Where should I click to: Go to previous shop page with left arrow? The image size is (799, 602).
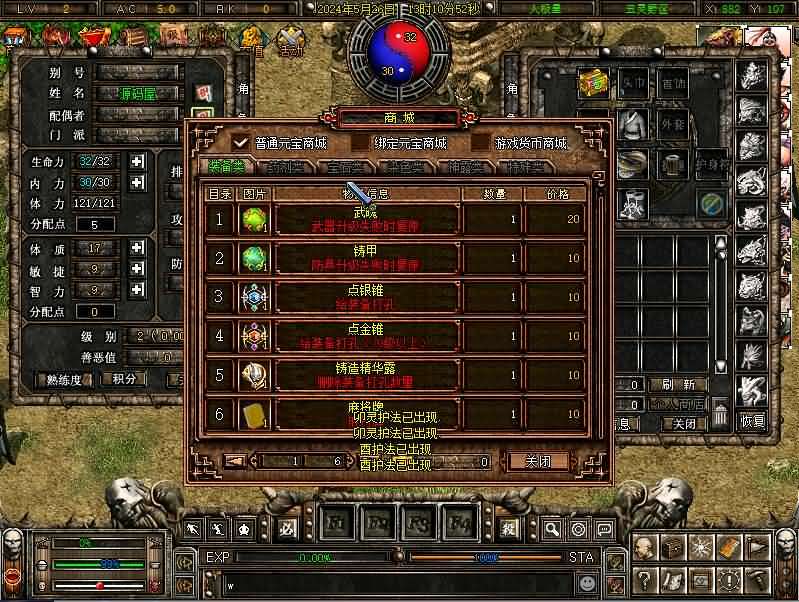point(234,462)
